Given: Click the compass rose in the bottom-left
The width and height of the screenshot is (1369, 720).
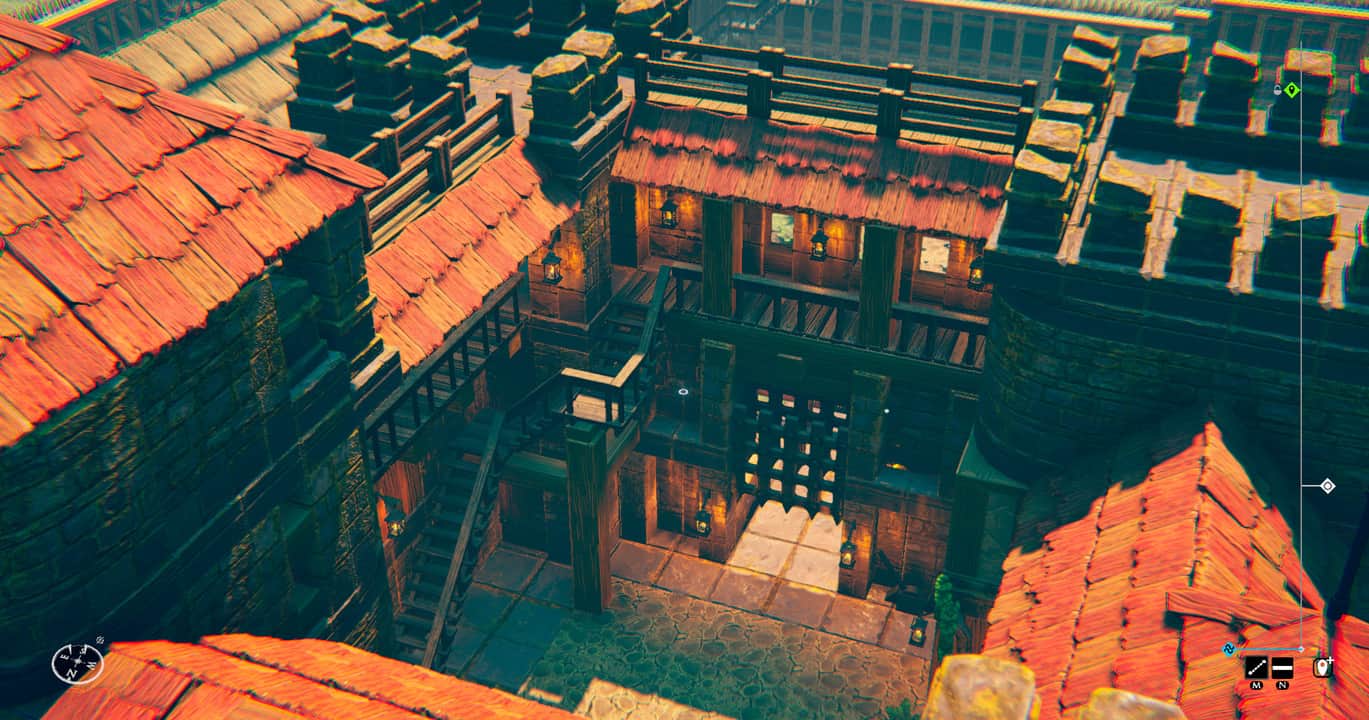Looking at the screenshot, I should 78,661.
